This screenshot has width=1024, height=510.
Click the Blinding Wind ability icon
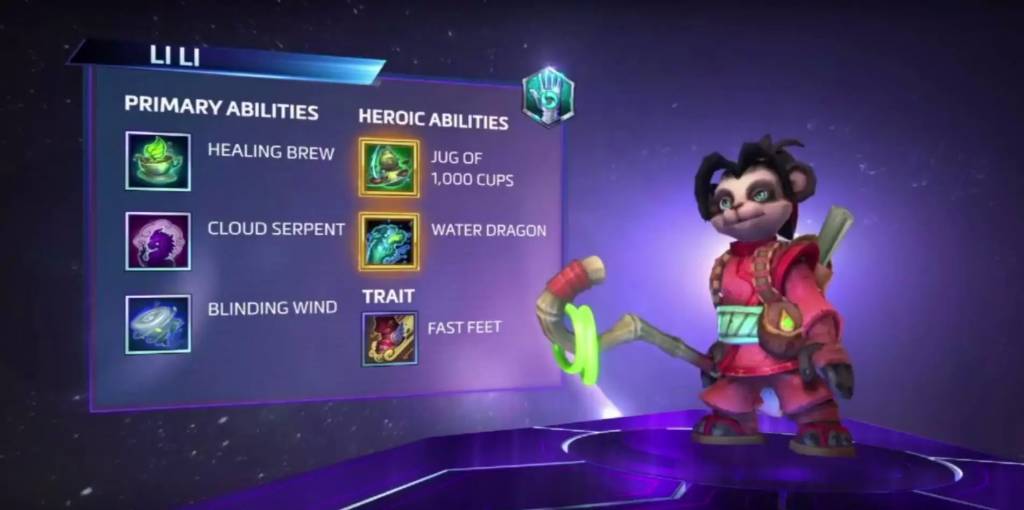click(x=158, y=323)
